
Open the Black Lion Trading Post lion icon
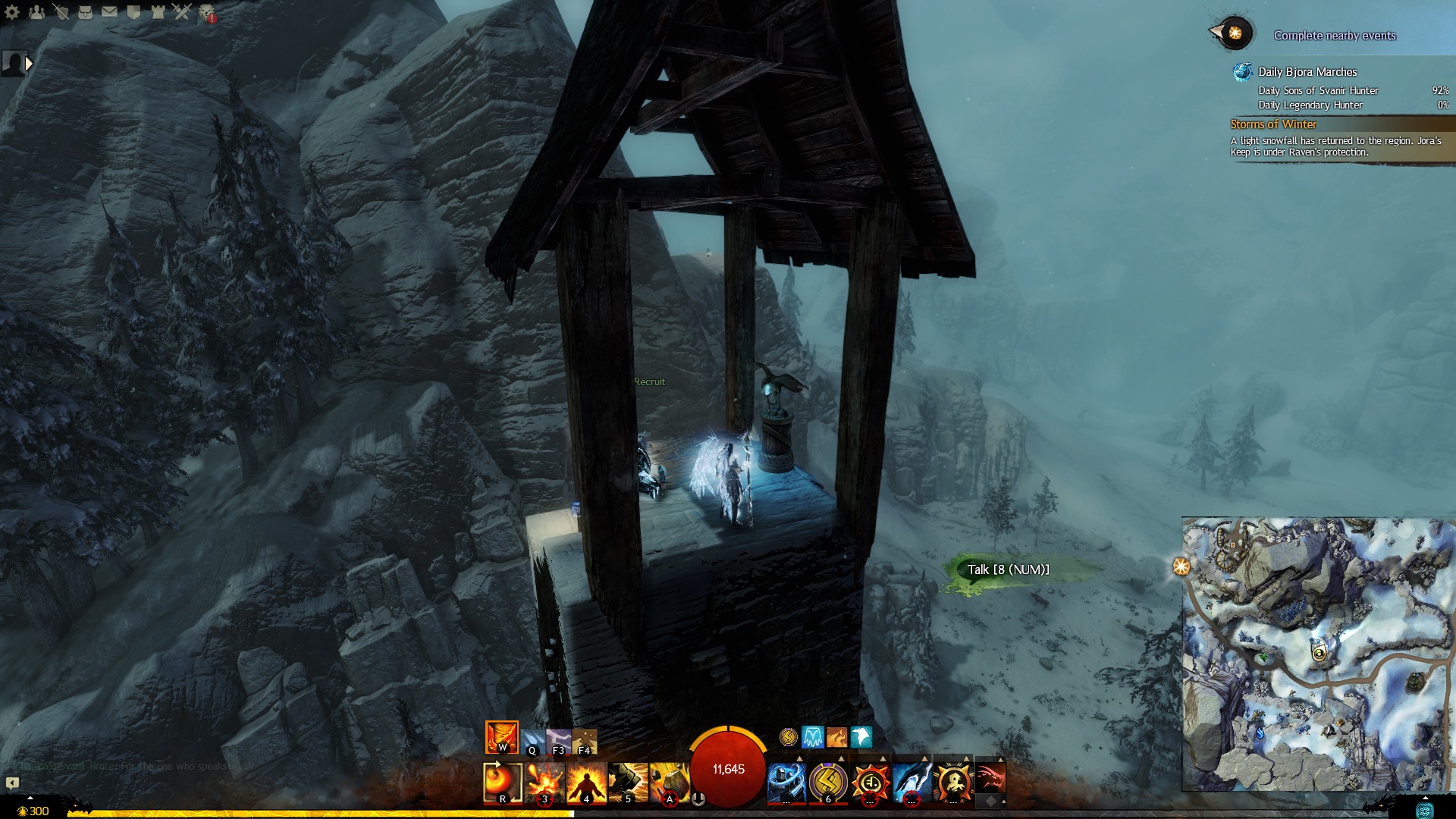click(206, 12)
